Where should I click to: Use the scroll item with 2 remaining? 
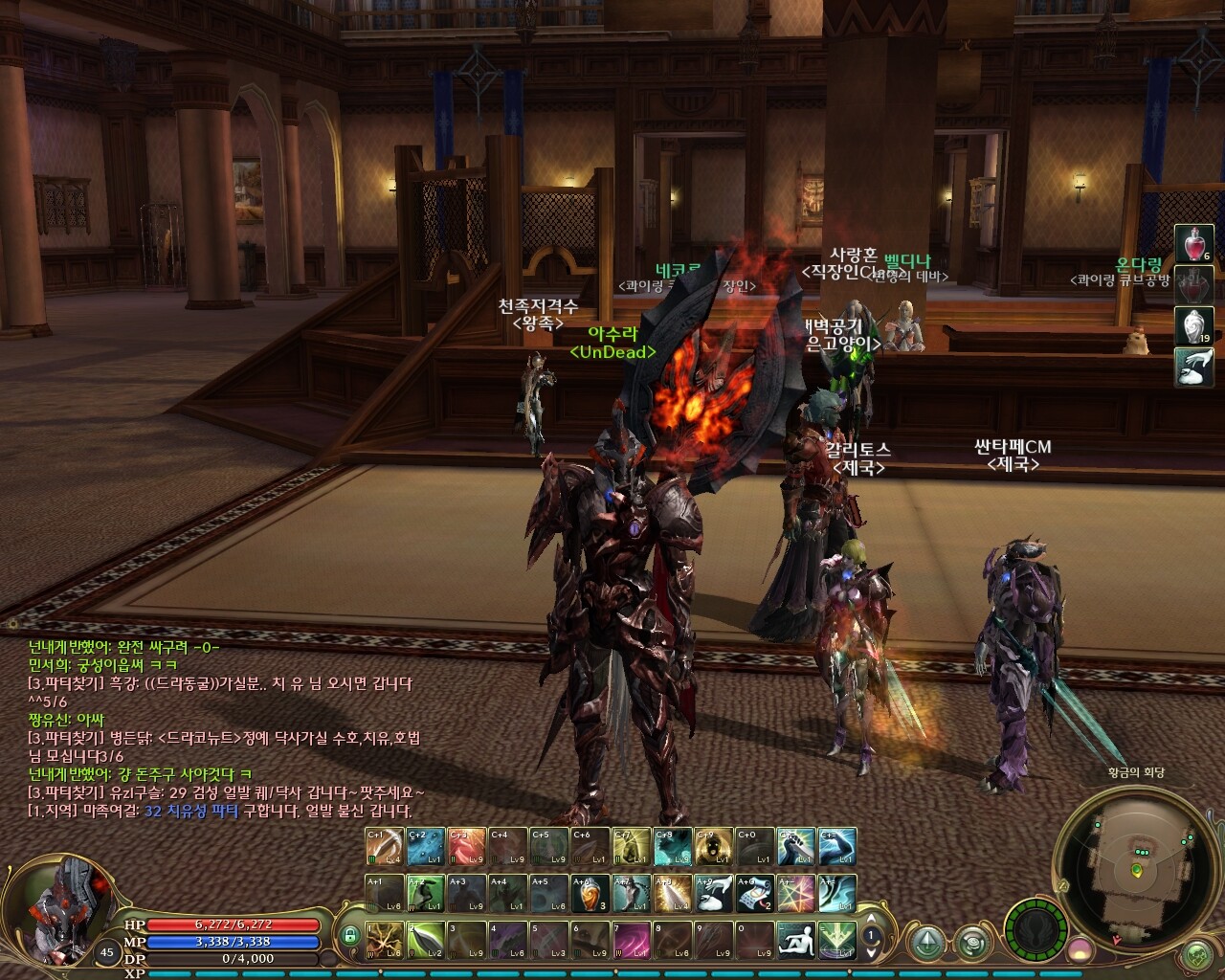tap(752, 893)
